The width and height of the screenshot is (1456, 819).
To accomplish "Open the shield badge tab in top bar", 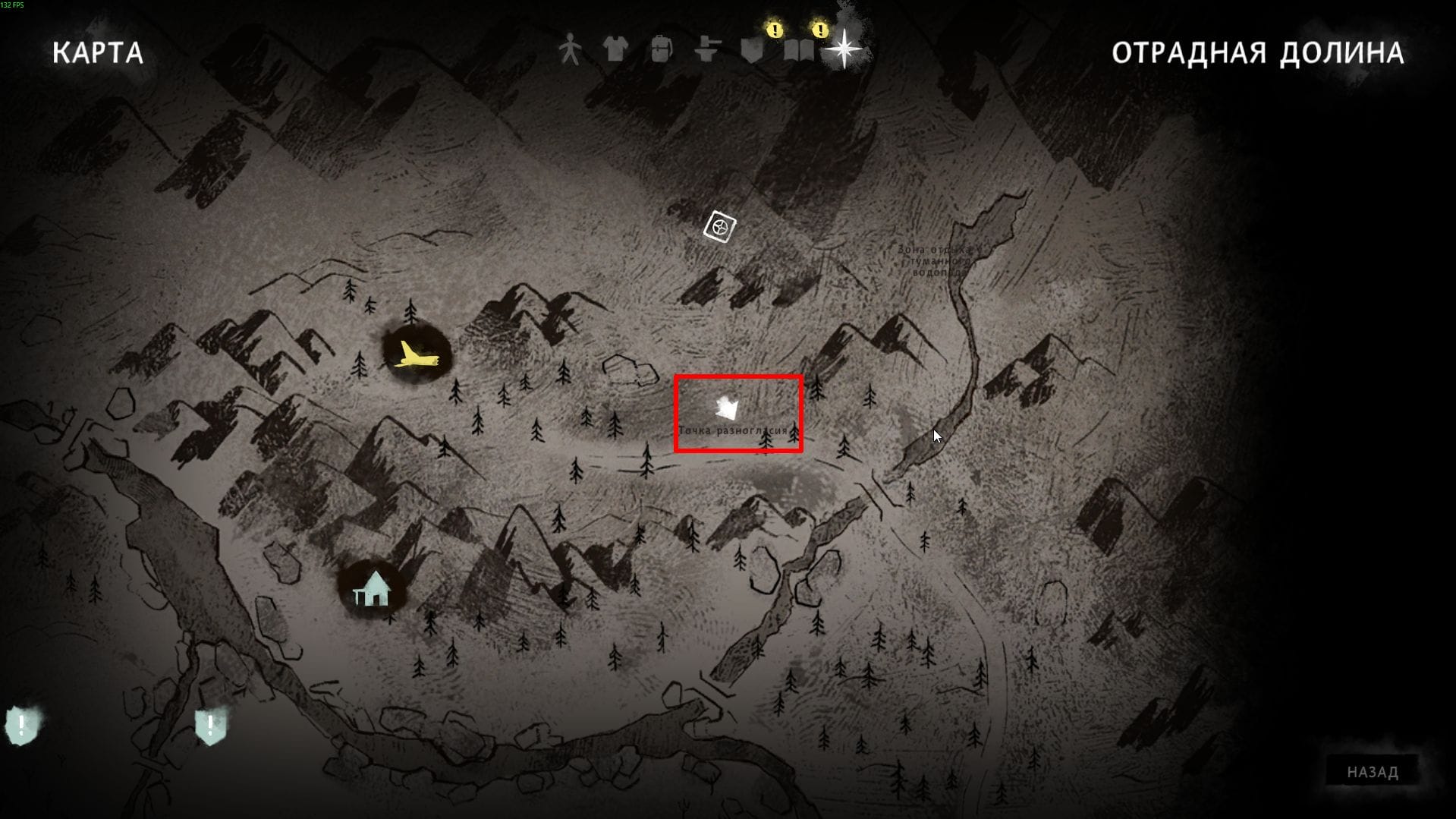I will (752, 50).
